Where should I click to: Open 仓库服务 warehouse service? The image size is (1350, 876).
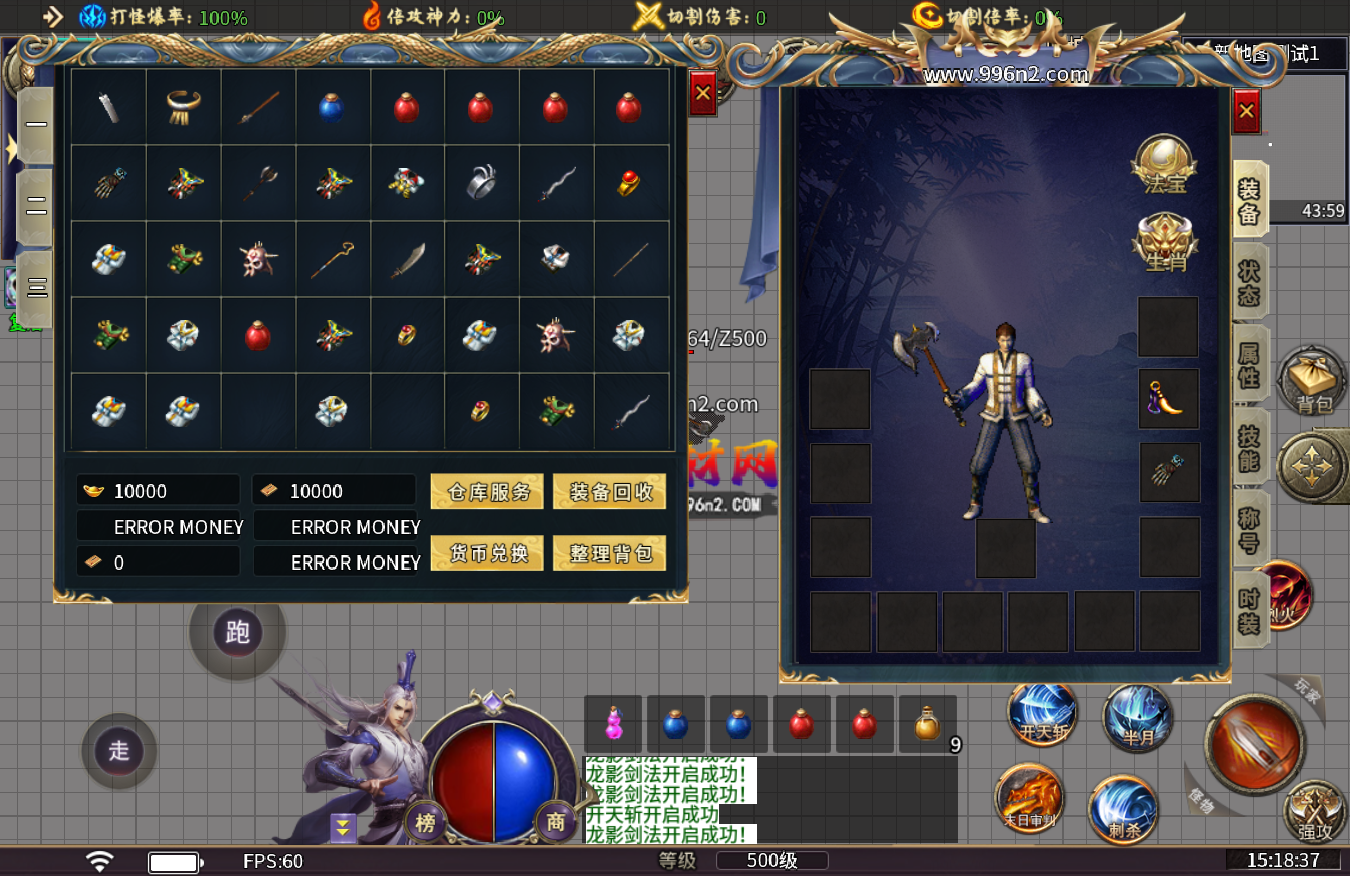(487, 491)
